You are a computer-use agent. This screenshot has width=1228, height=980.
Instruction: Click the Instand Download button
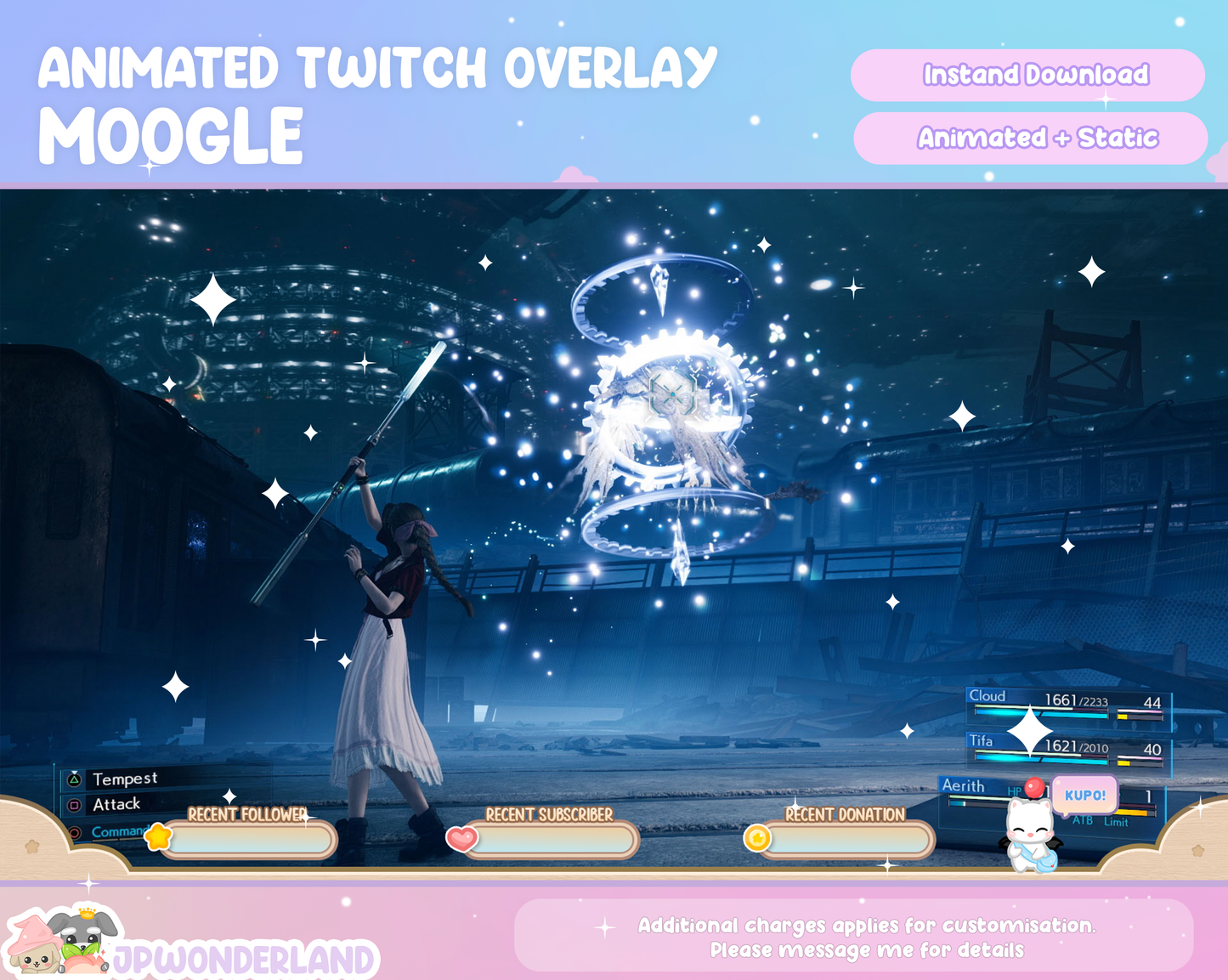pos(1028,76)
